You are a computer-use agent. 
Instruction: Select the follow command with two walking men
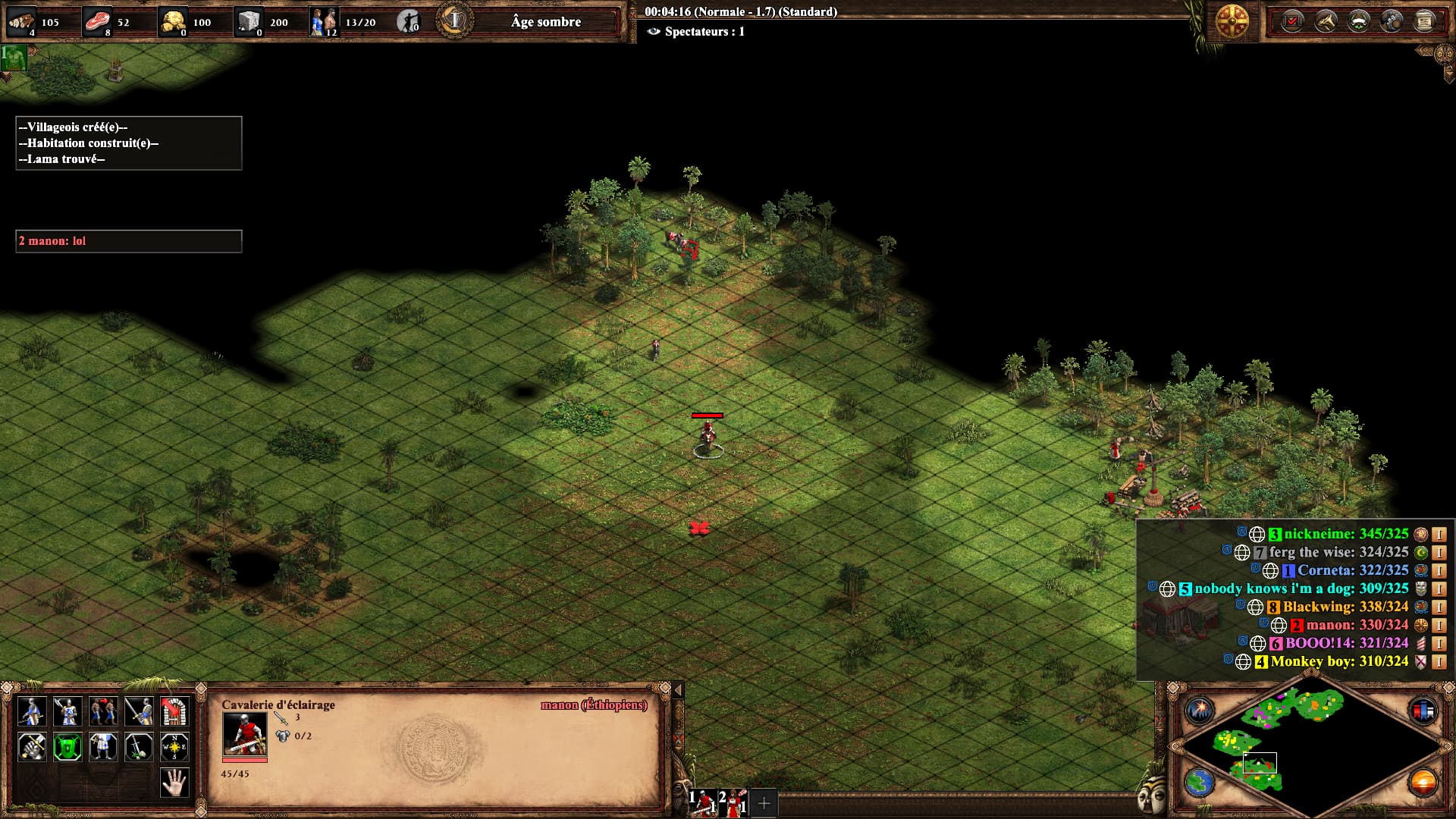click(x=103, y=711)
